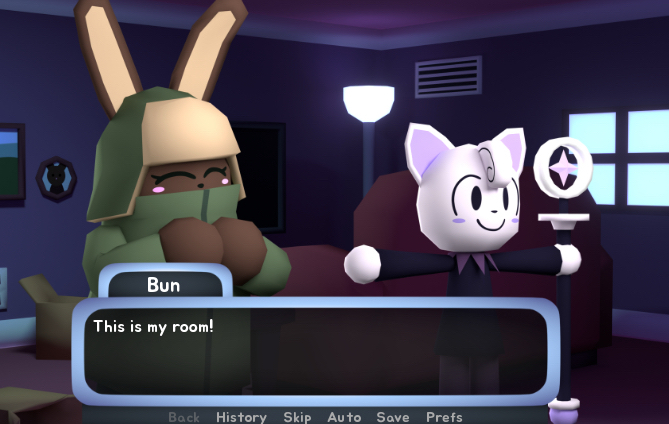This screenshot has height=424, width=669.
Task: Click the Skip button
Action: click(x=297, y=417)
